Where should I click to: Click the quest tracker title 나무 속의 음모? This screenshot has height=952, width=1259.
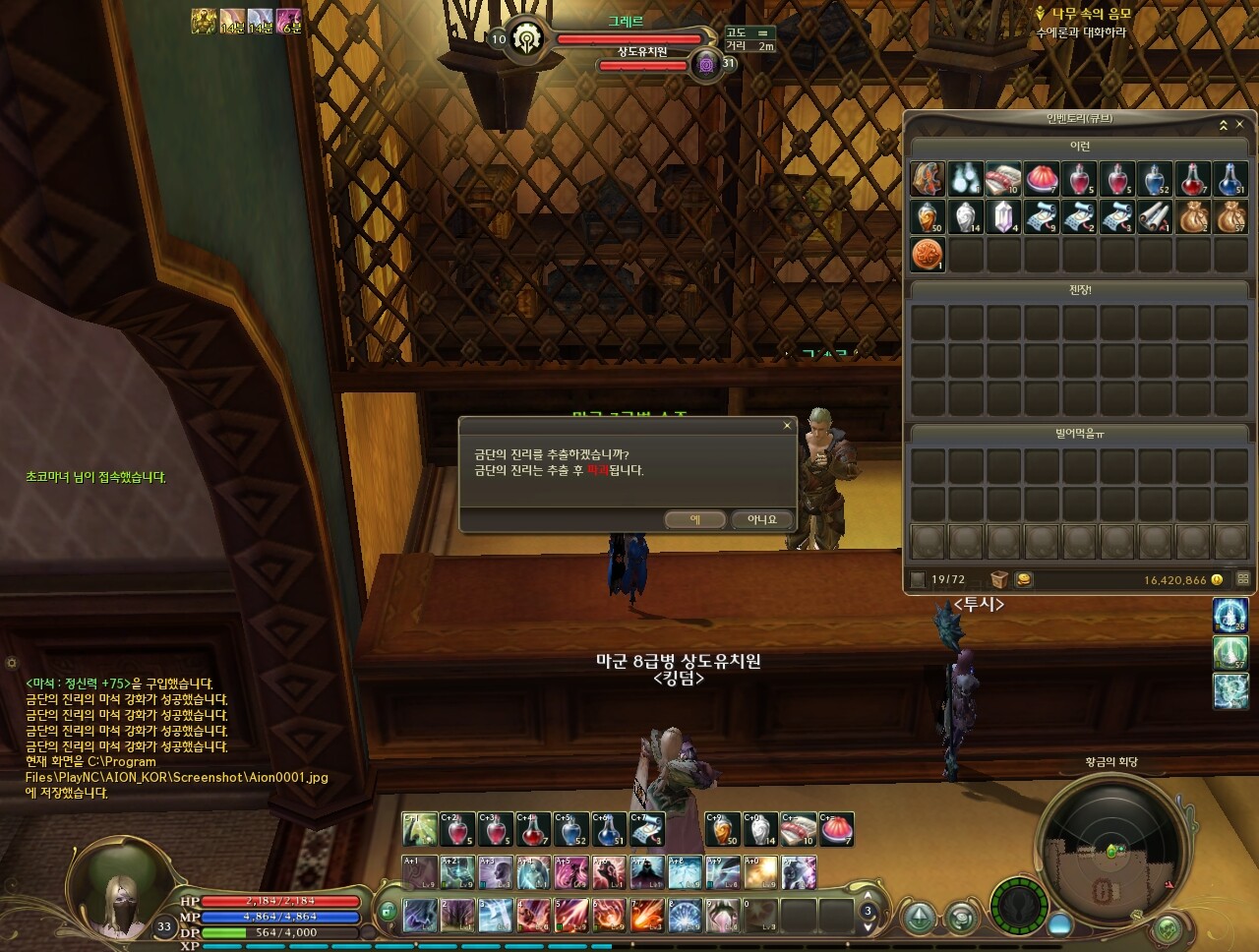point(1091,14)
